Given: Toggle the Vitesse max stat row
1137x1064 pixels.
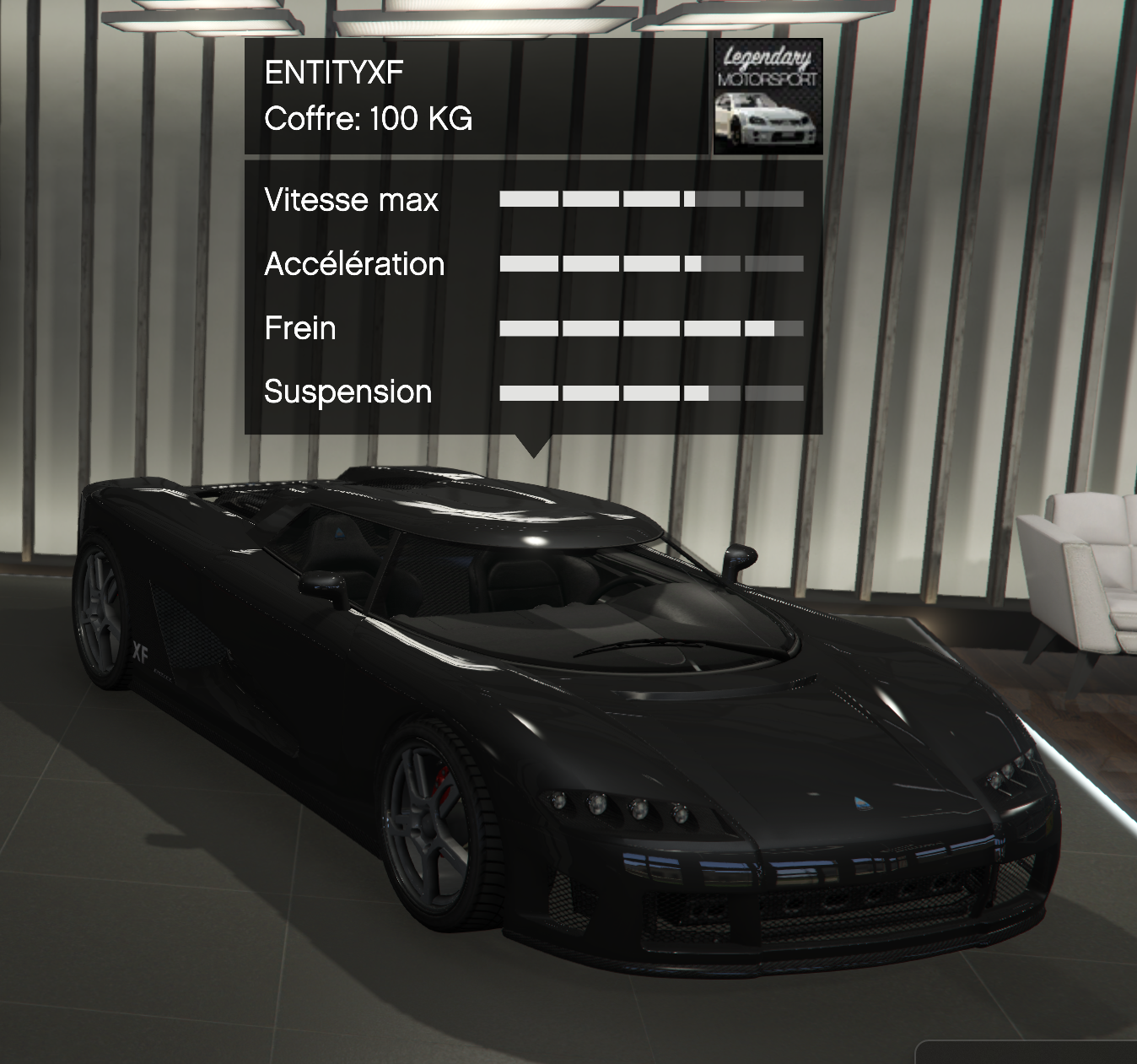Looking at the screenshot, I should click(x=651, y=199).
